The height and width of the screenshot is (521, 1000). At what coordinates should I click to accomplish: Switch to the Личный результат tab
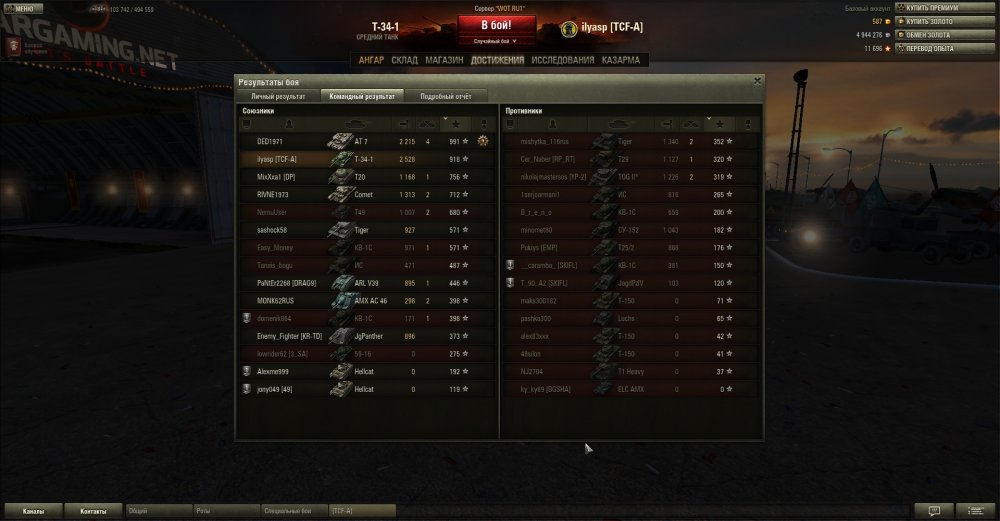(x=278, y=96)
